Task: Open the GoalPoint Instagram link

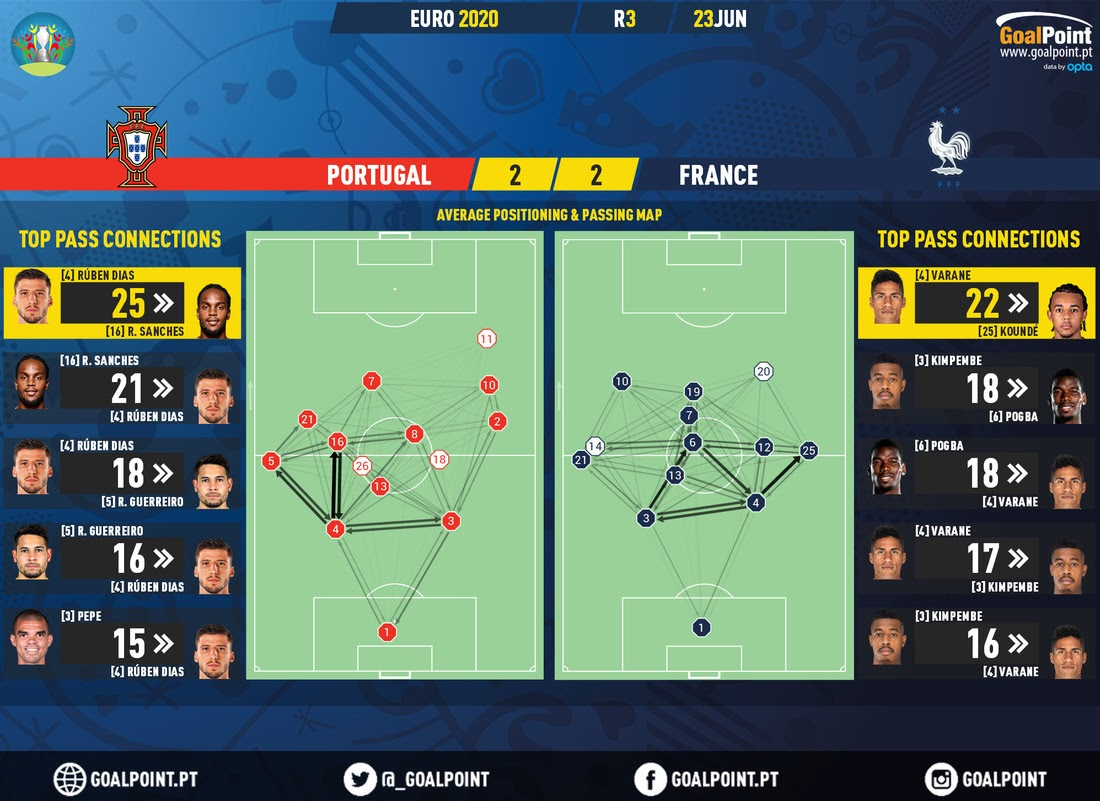Action: [986, 779]
